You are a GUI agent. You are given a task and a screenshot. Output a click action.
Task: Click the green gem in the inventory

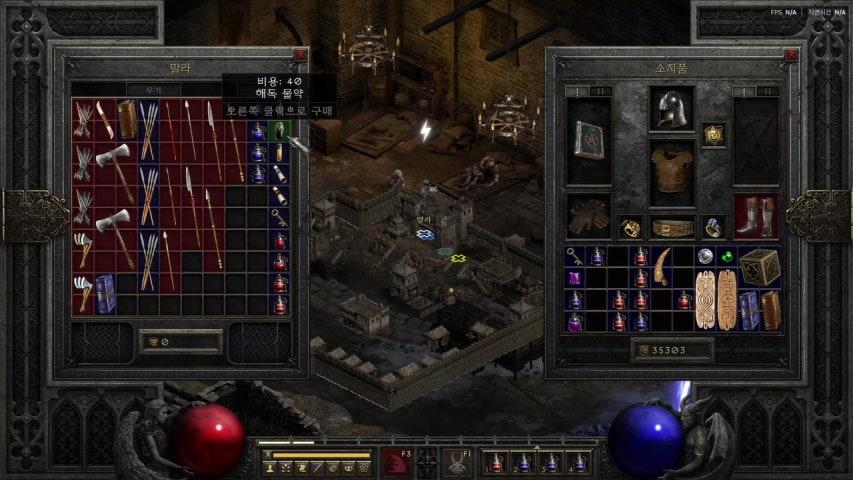(727, 256)
